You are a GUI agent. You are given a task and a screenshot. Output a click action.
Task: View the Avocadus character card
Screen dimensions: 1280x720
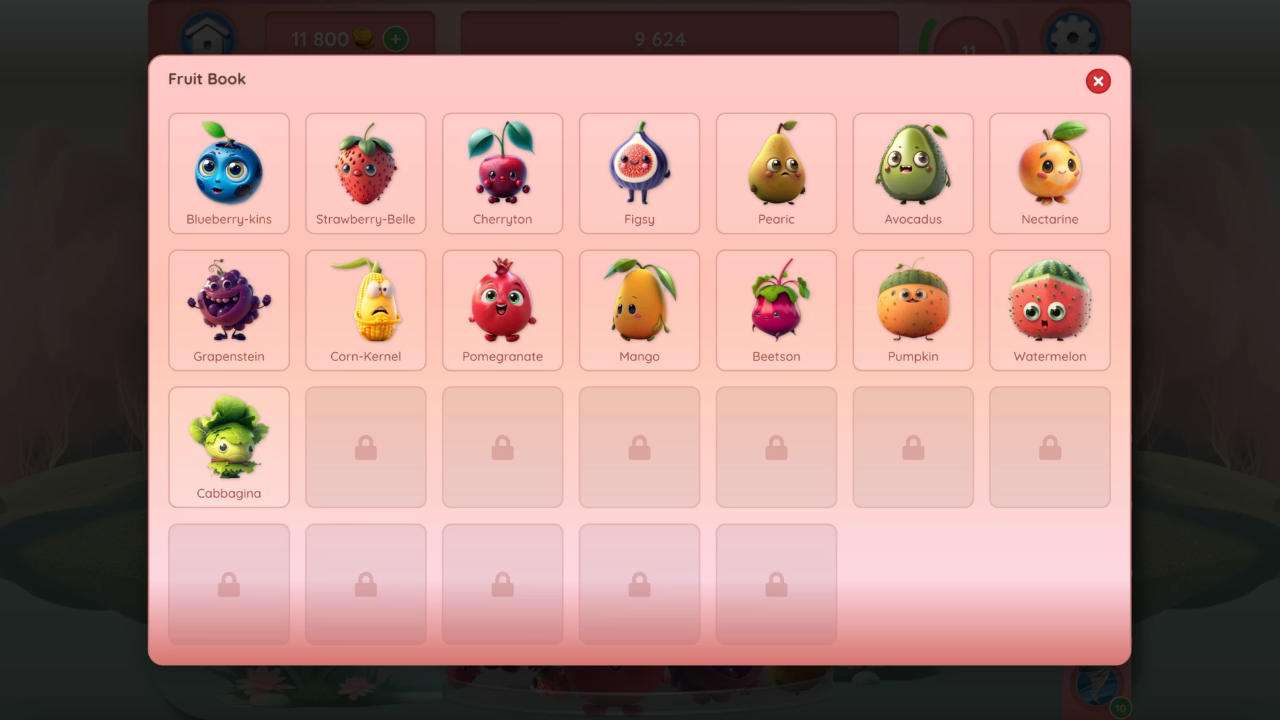point(913,173)
